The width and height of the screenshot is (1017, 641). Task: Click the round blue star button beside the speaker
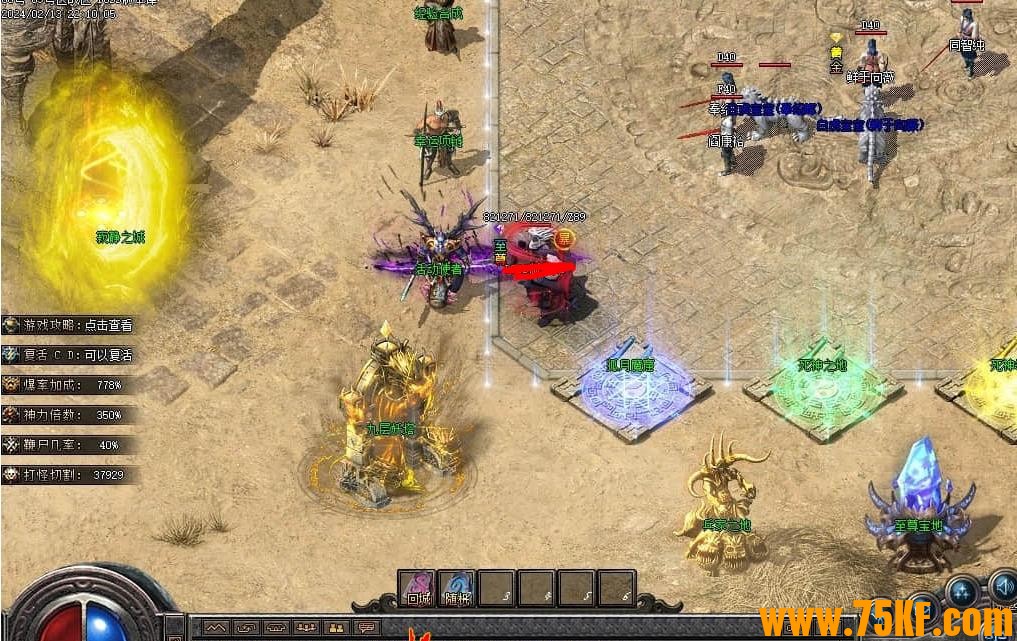[963, 591]
